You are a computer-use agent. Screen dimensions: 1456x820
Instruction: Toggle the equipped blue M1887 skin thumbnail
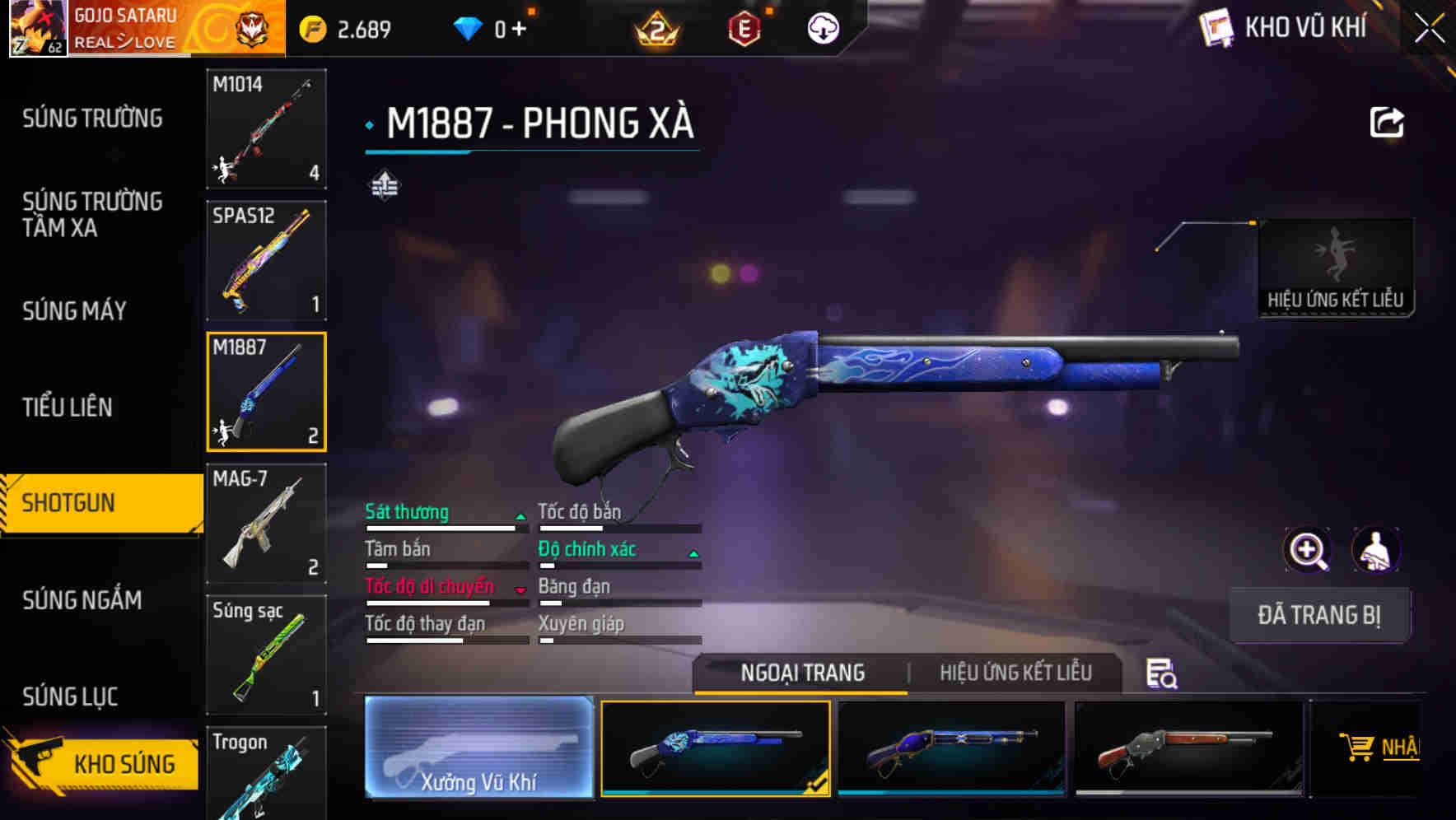715,748
